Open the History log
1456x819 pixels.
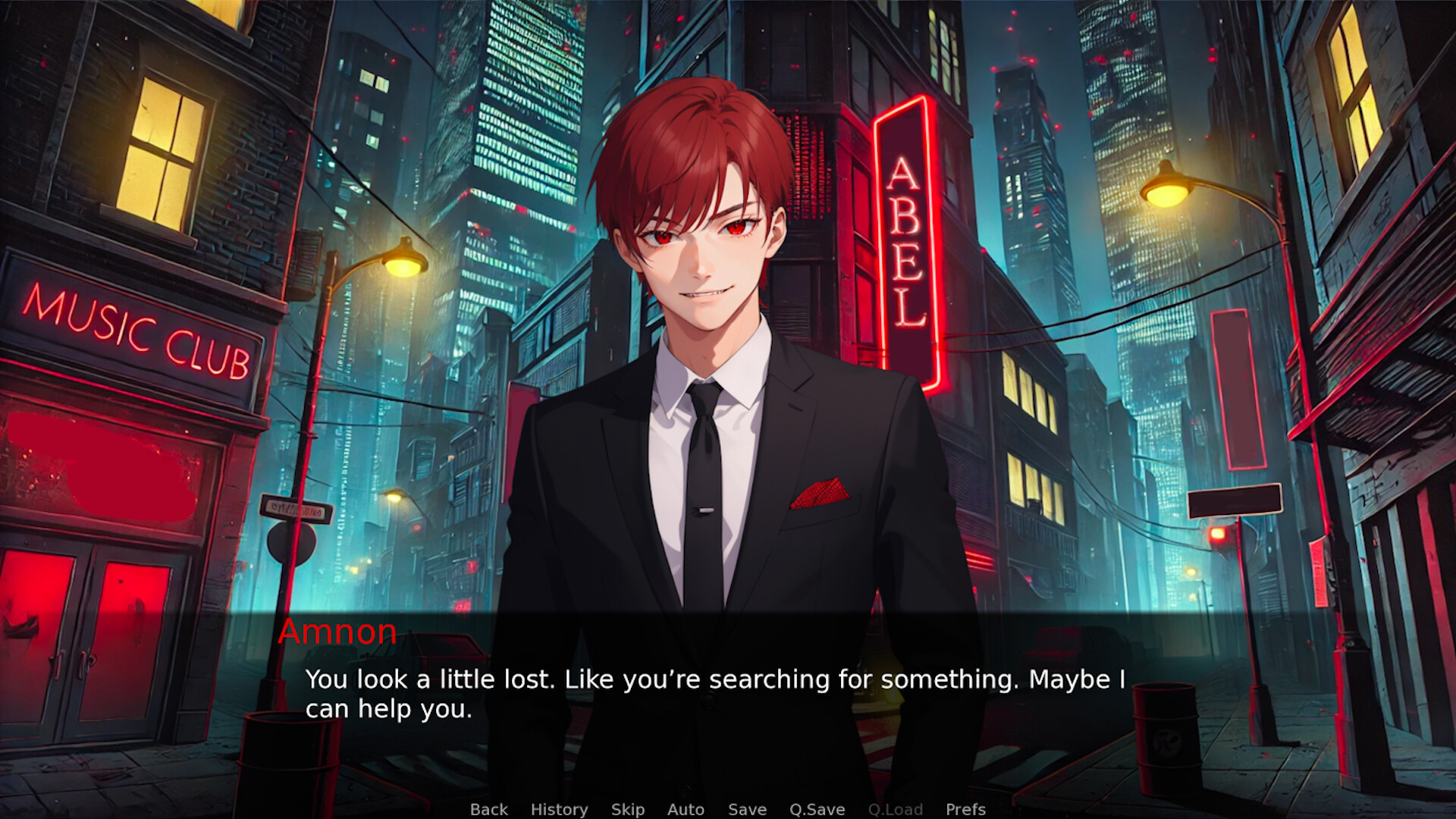560,809
